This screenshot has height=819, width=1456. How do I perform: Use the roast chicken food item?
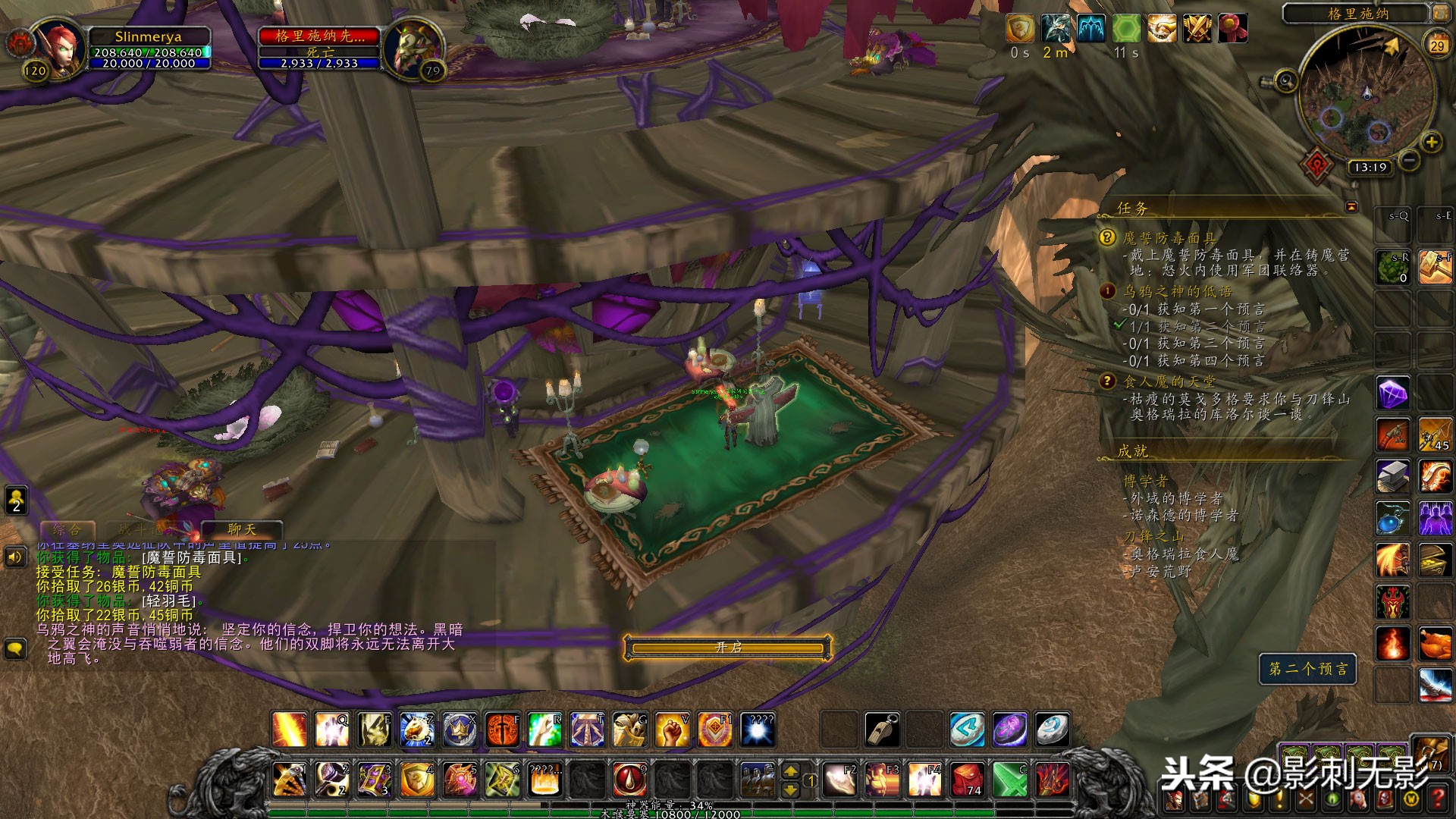(1435, 644)
